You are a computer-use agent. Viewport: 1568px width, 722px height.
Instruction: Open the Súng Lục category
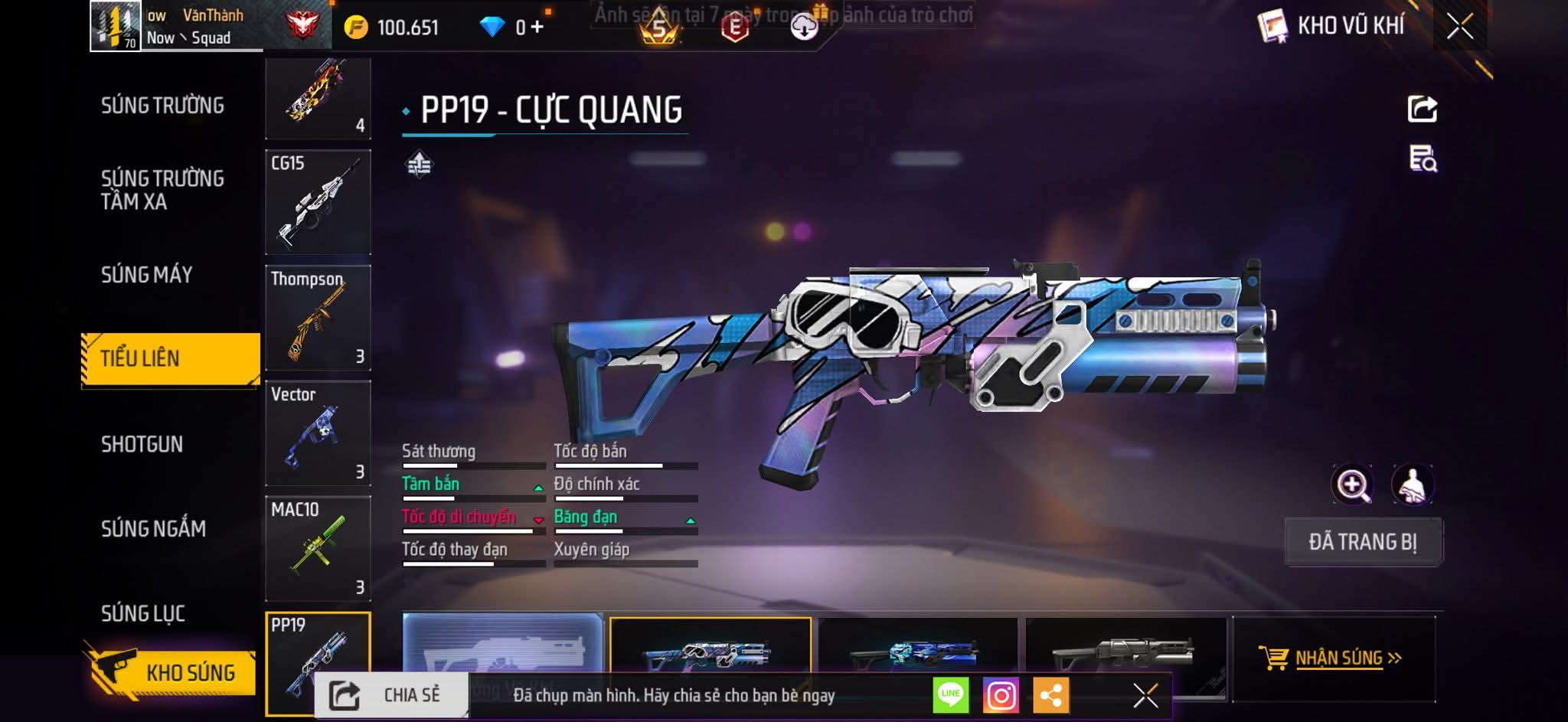143,613
